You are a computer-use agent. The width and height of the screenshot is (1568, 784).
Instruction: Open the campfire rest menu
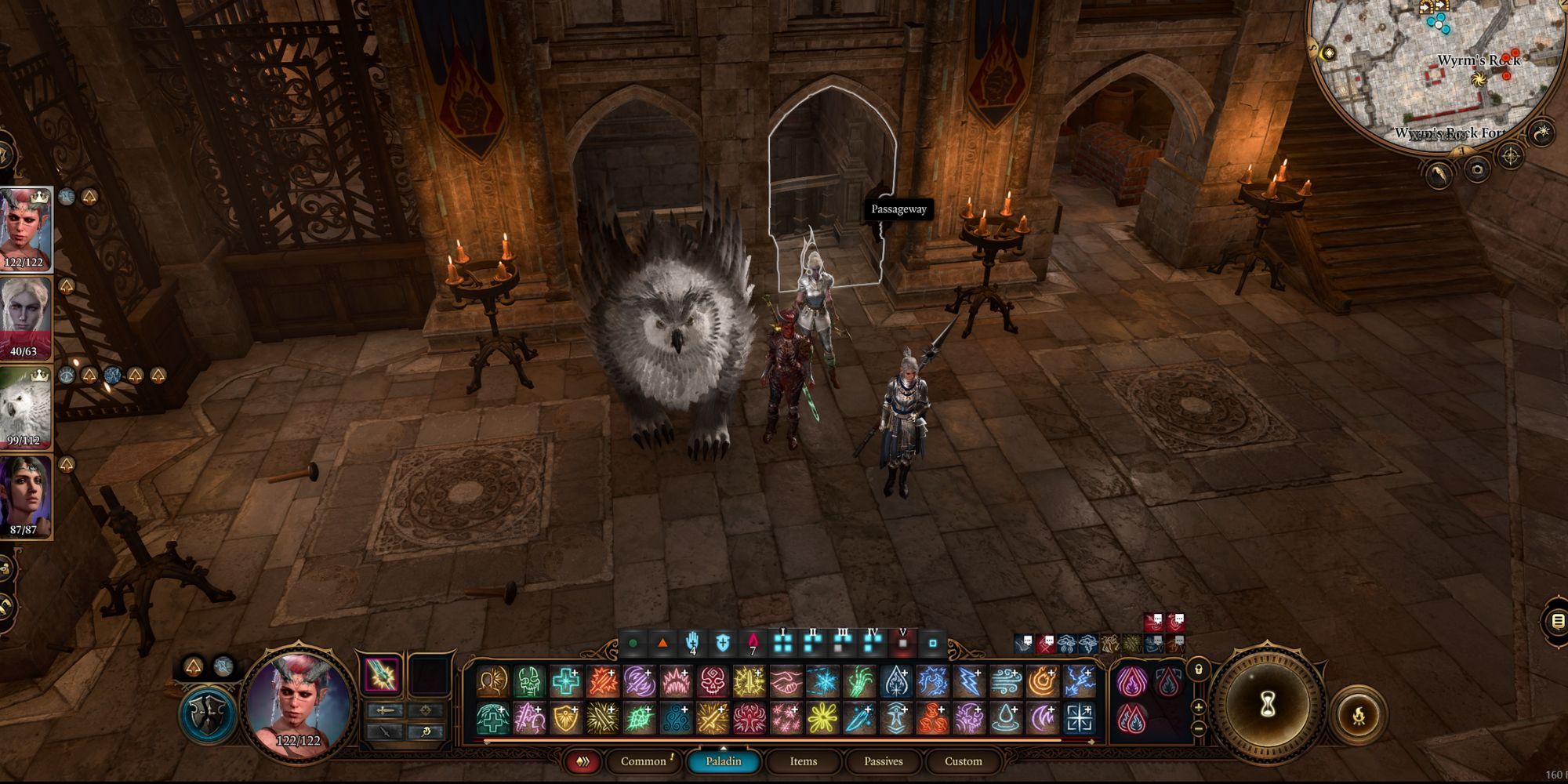pos(1359,715)
